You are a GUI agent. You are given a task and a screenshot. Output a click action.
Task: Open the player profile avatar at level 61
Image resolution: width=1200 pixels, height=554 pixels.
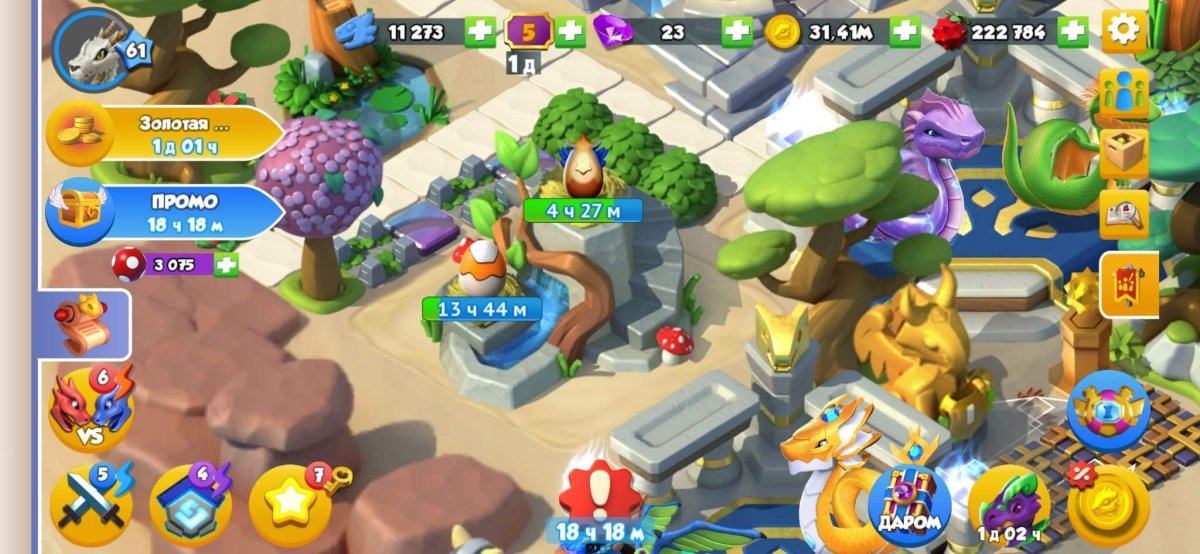point(94,47)
